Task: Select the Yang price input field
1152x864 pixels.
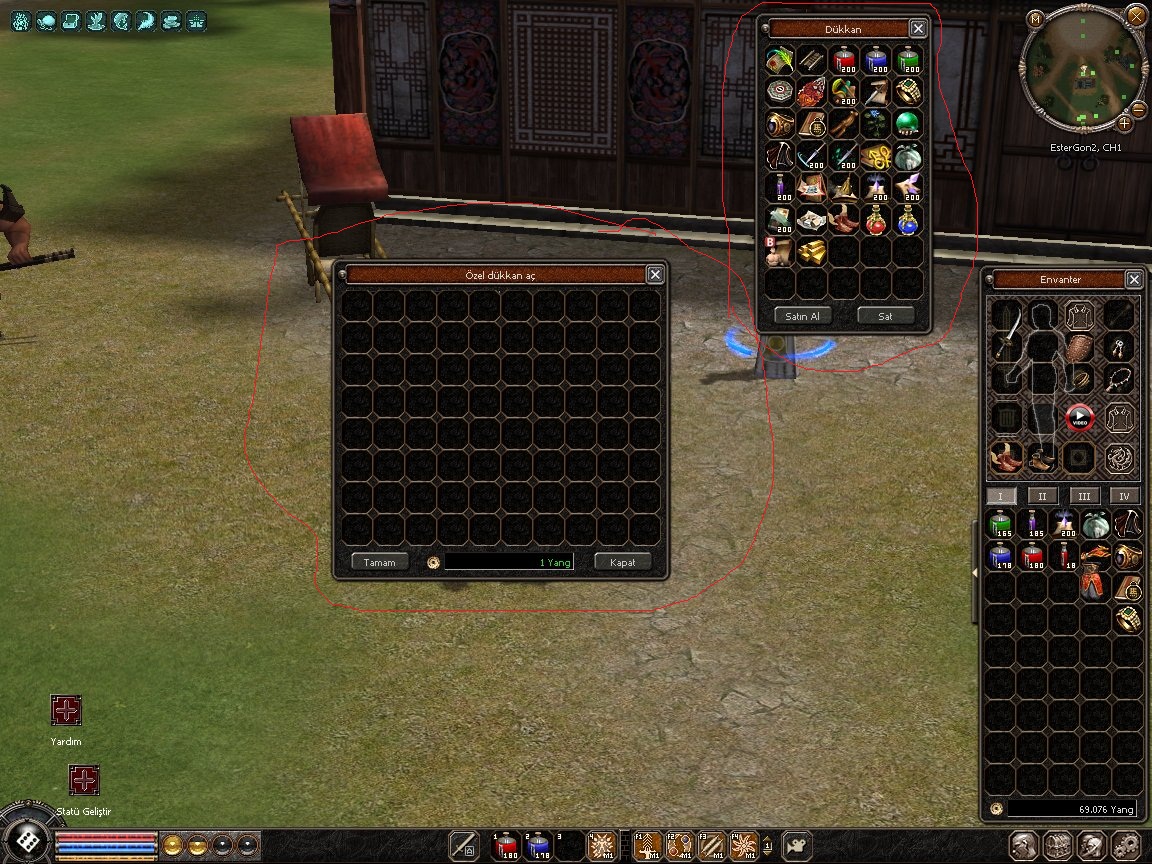Action: pyautogui.click(x=509, y=562)
